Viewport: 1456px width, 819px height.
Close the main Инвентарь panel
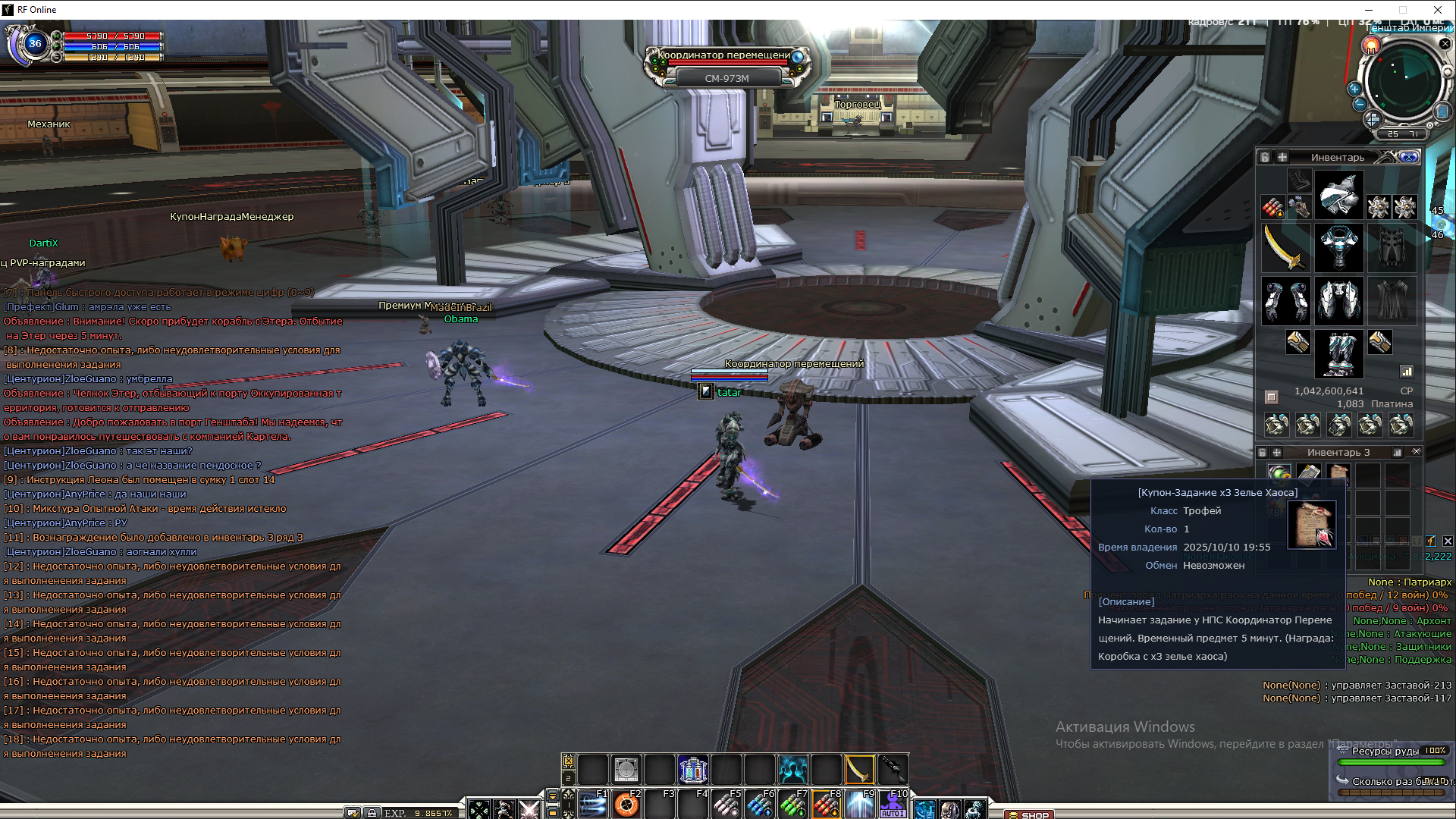click(1409, 157)
